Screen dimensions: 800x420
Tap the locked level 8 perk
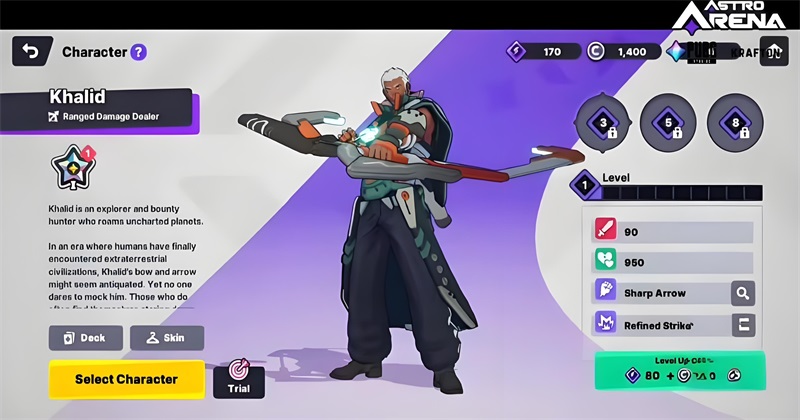[734, 123]
